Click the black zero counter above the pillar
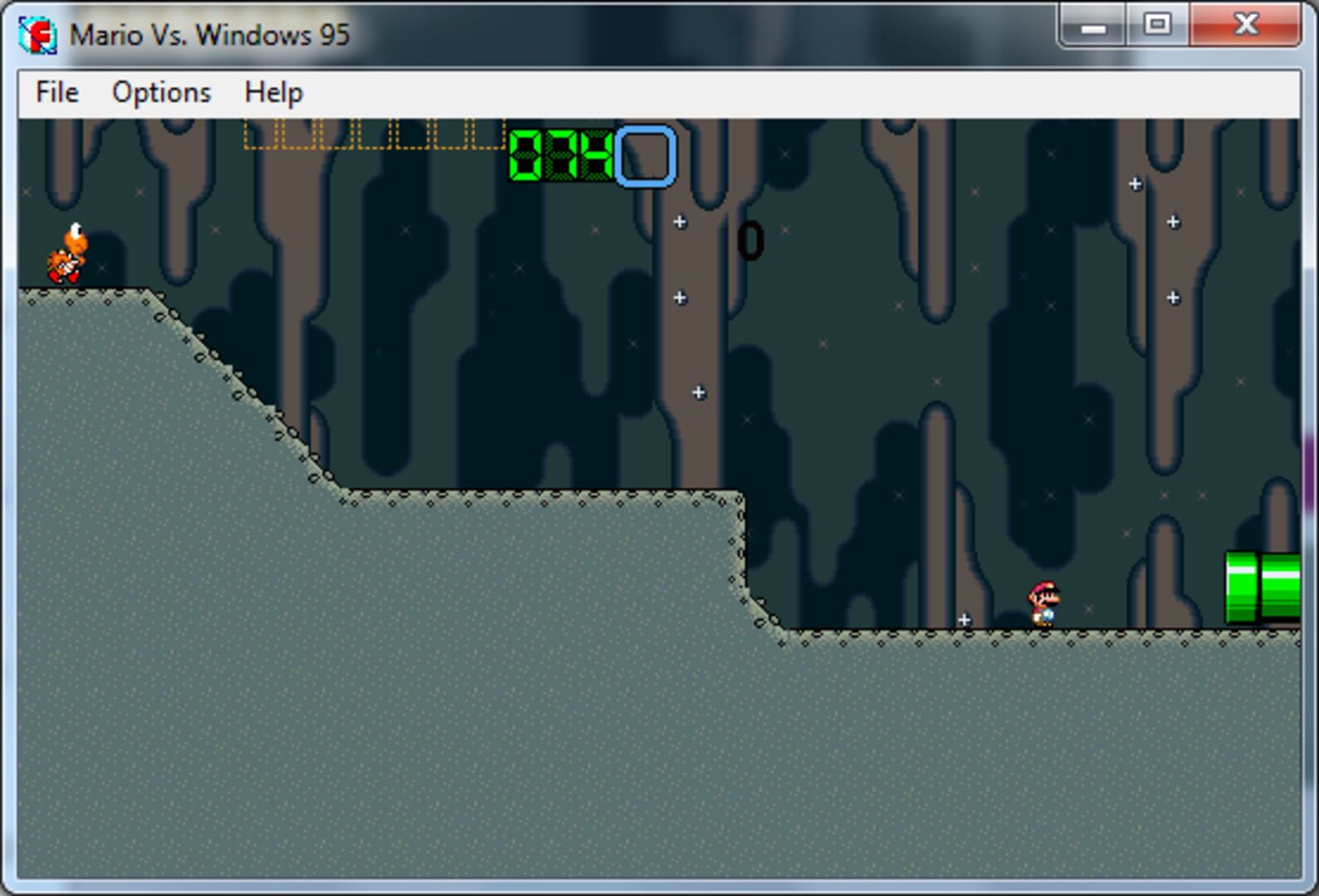 [750, 241]
